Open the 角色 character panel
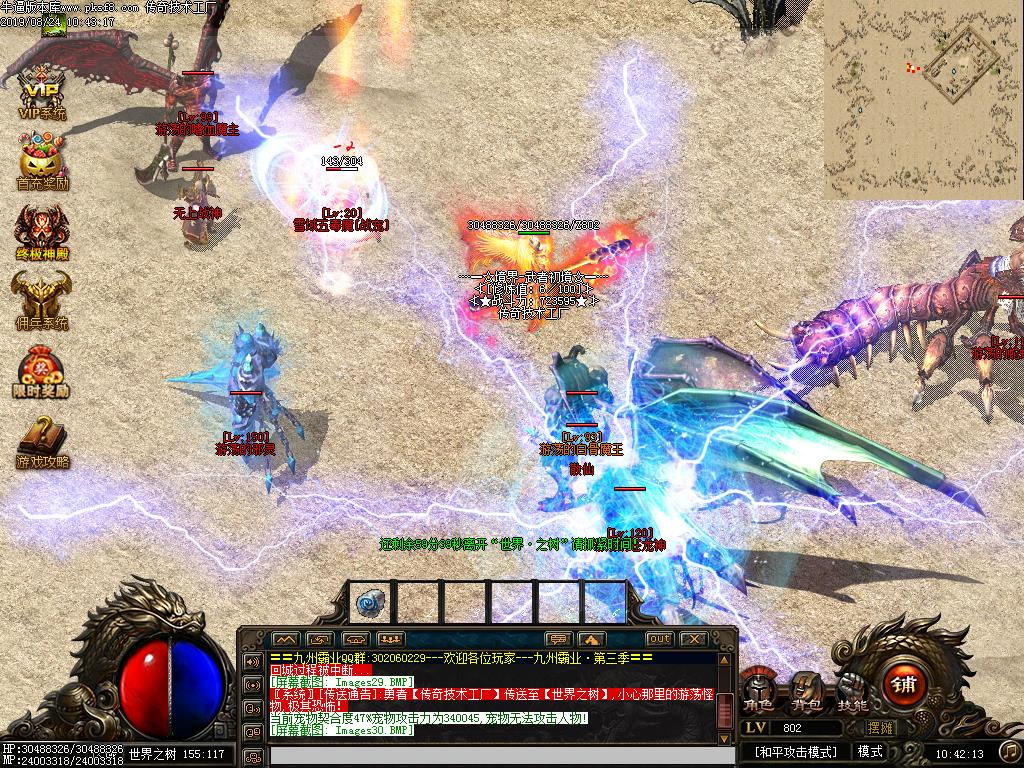 pyautogui.click(x=757, y=690)
